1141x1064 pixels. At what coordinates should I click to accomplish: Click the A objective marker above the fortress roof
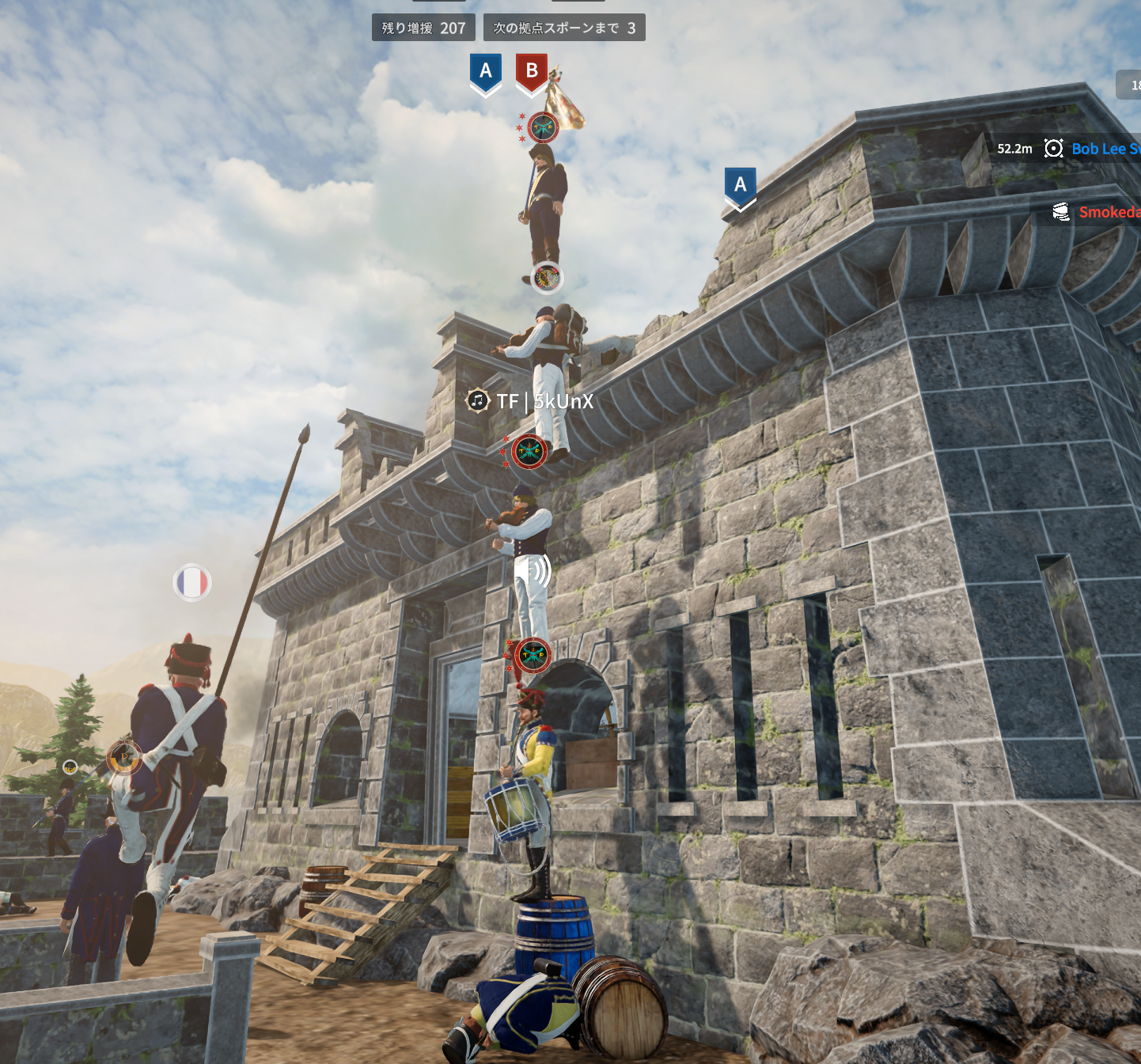[740, 187]
